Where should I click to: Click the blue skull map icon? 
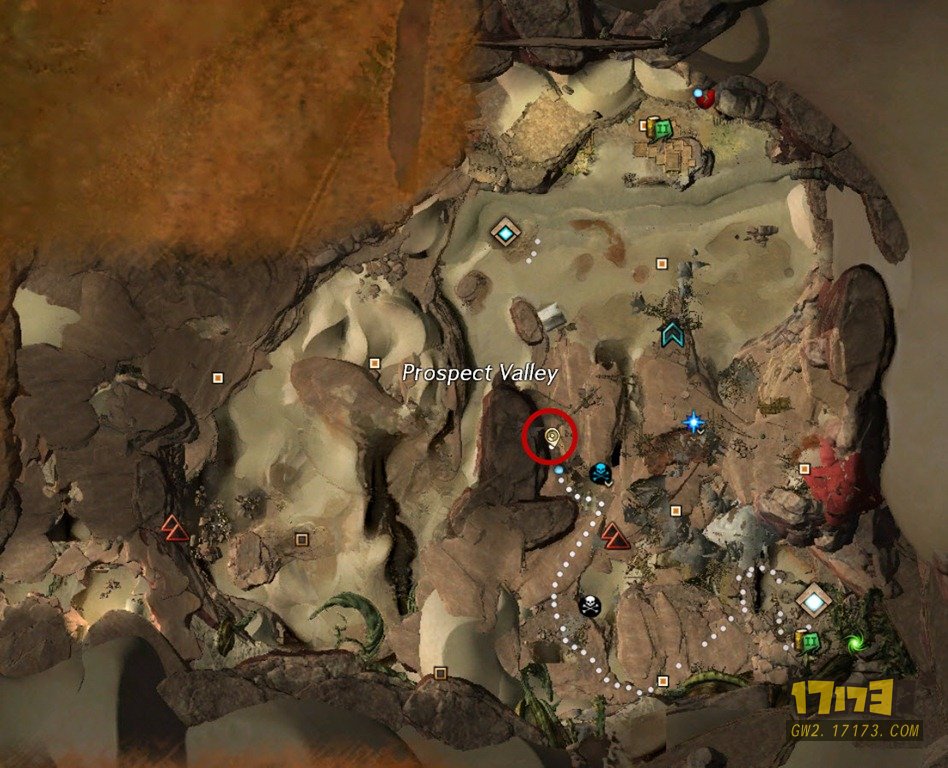click(599, 471)
